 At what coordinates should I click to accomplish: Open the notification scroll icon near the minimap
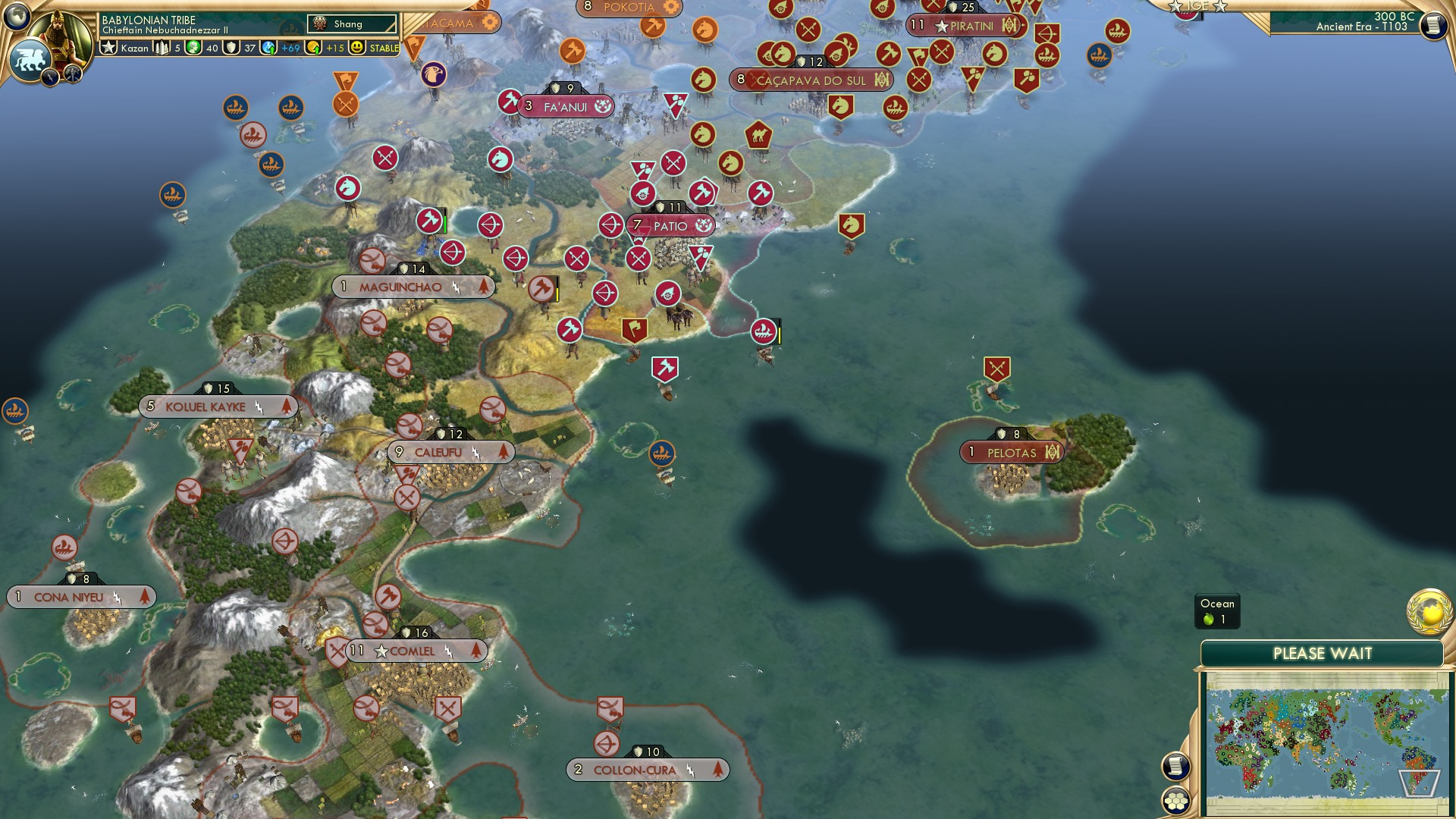coord(1177,767)
